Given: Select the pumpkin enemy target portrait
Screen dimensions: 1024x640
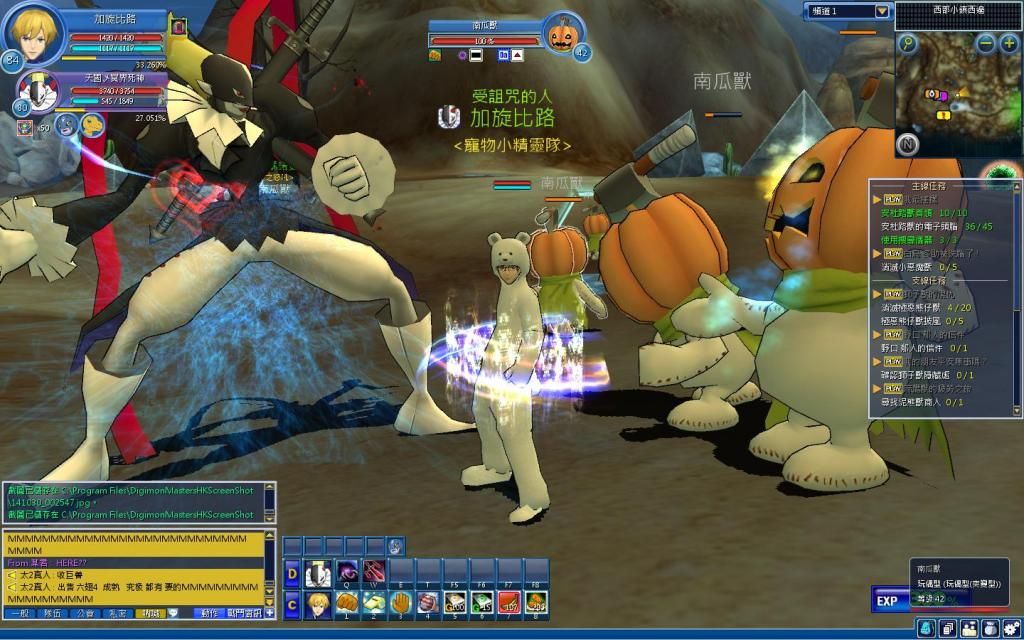Looking at the screenshot, I should 563,35.
